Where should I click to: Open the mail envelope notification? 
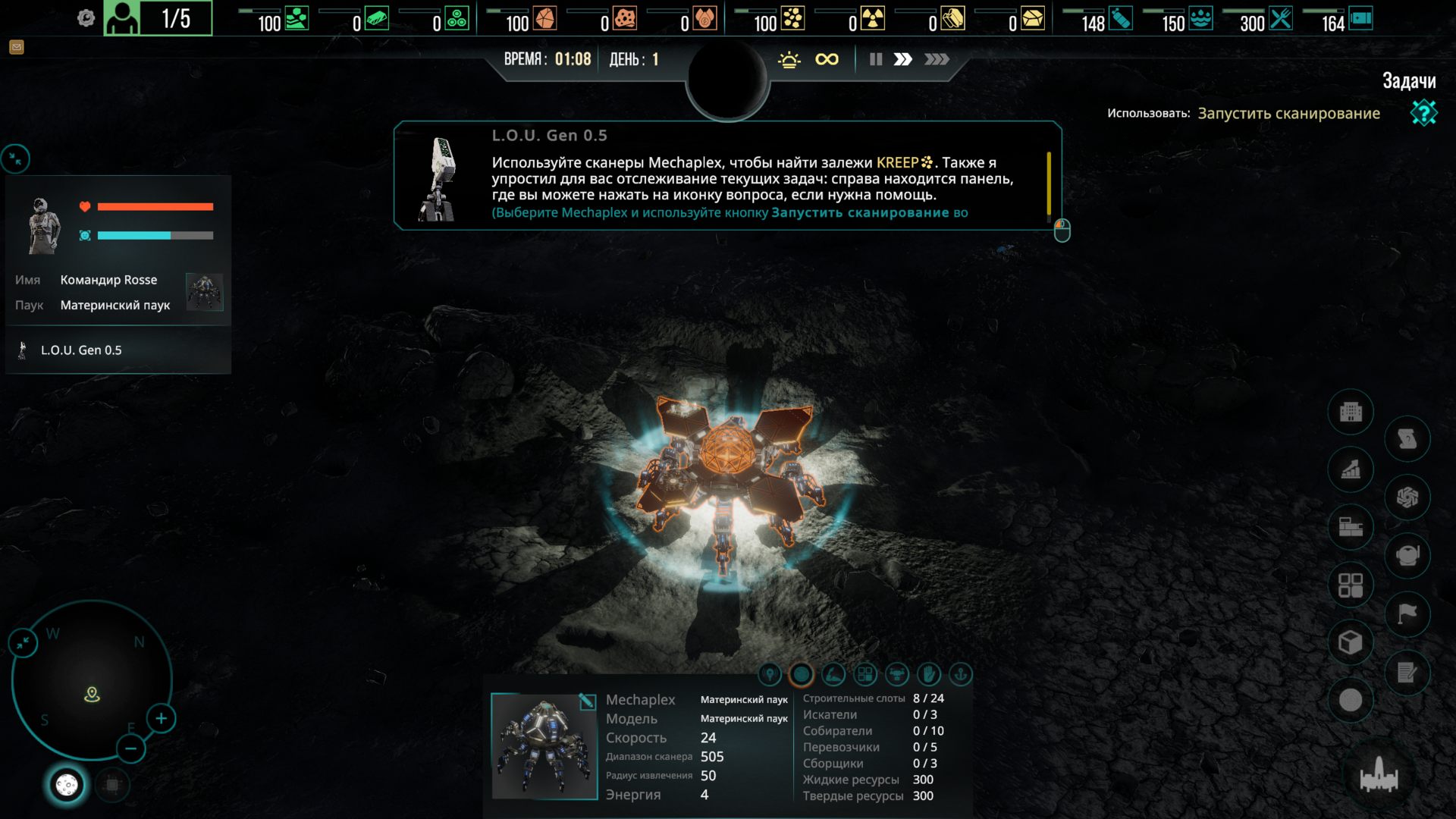point(17,48)
